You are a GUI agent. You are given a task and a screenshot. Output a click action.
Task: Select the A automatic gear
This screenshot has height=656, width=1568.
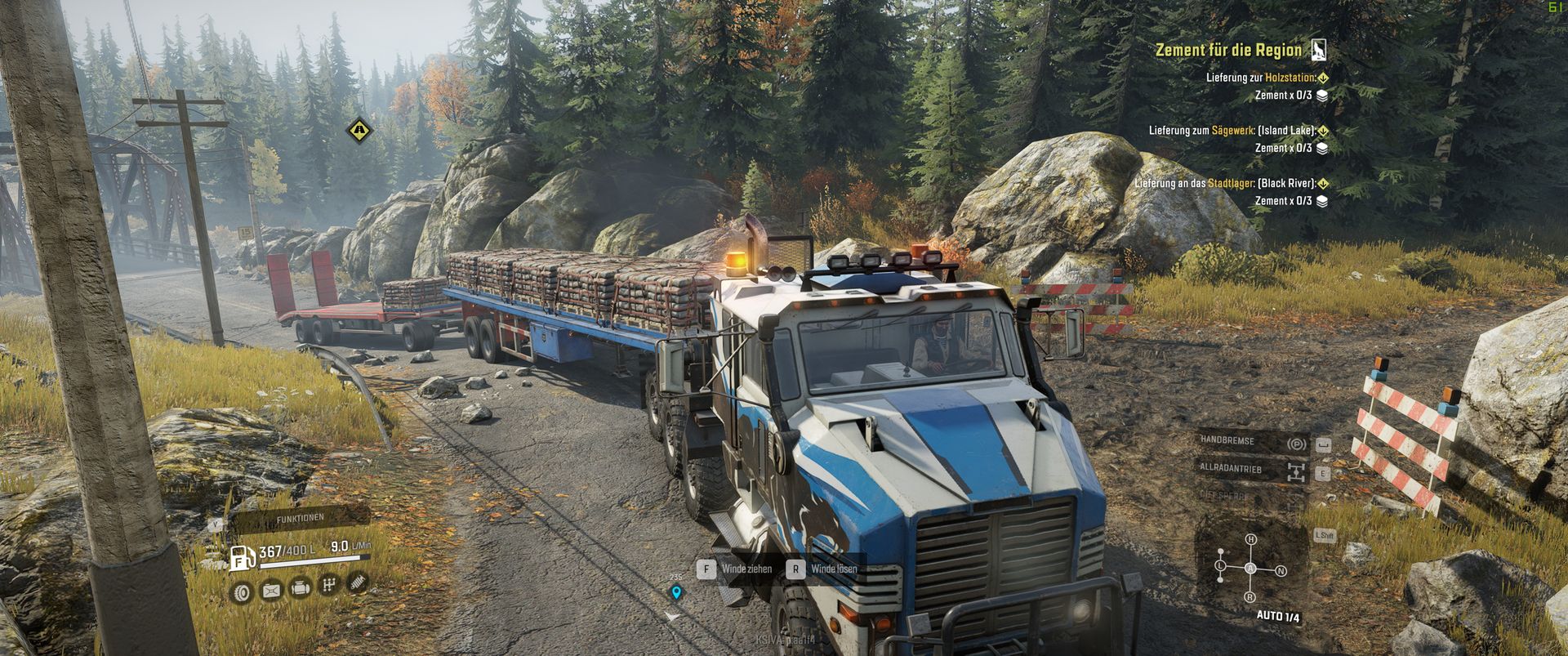click(1250, 568)
